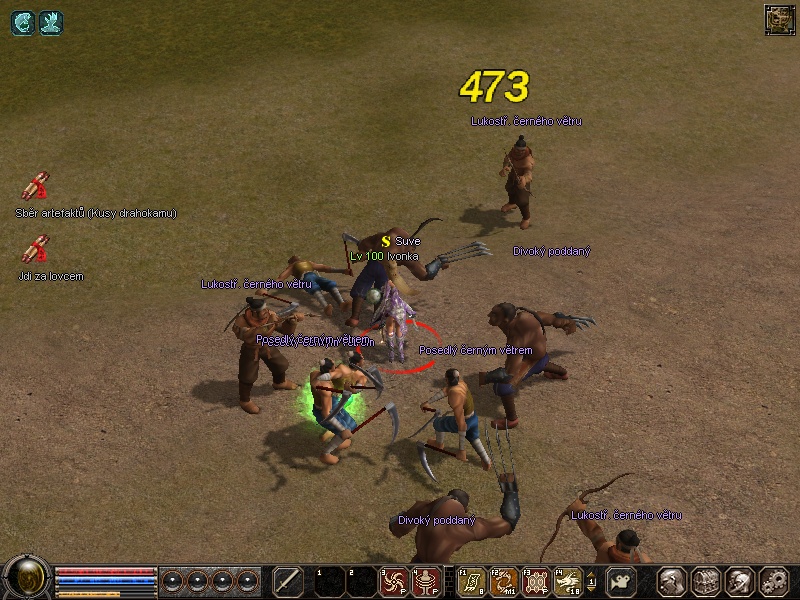Activate the spinning blade skill in slot 3

393,581
